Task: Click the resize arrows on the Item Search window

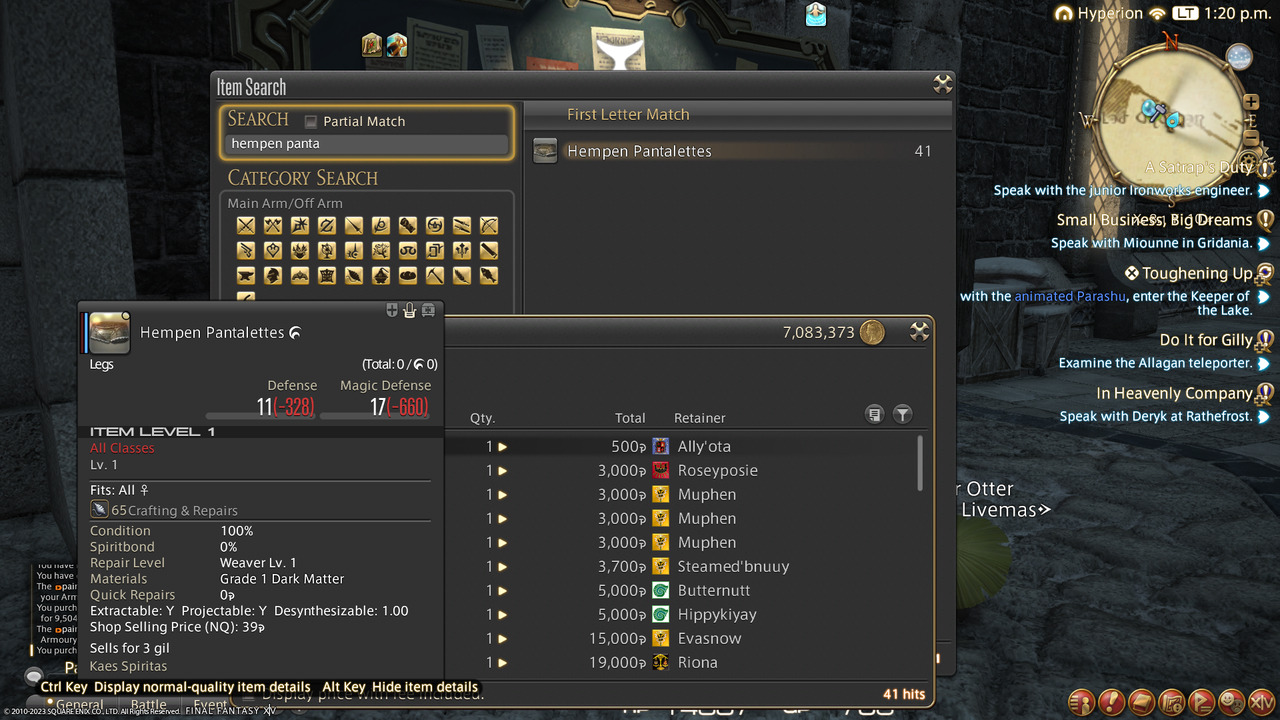Action: (x=942, y=85)
